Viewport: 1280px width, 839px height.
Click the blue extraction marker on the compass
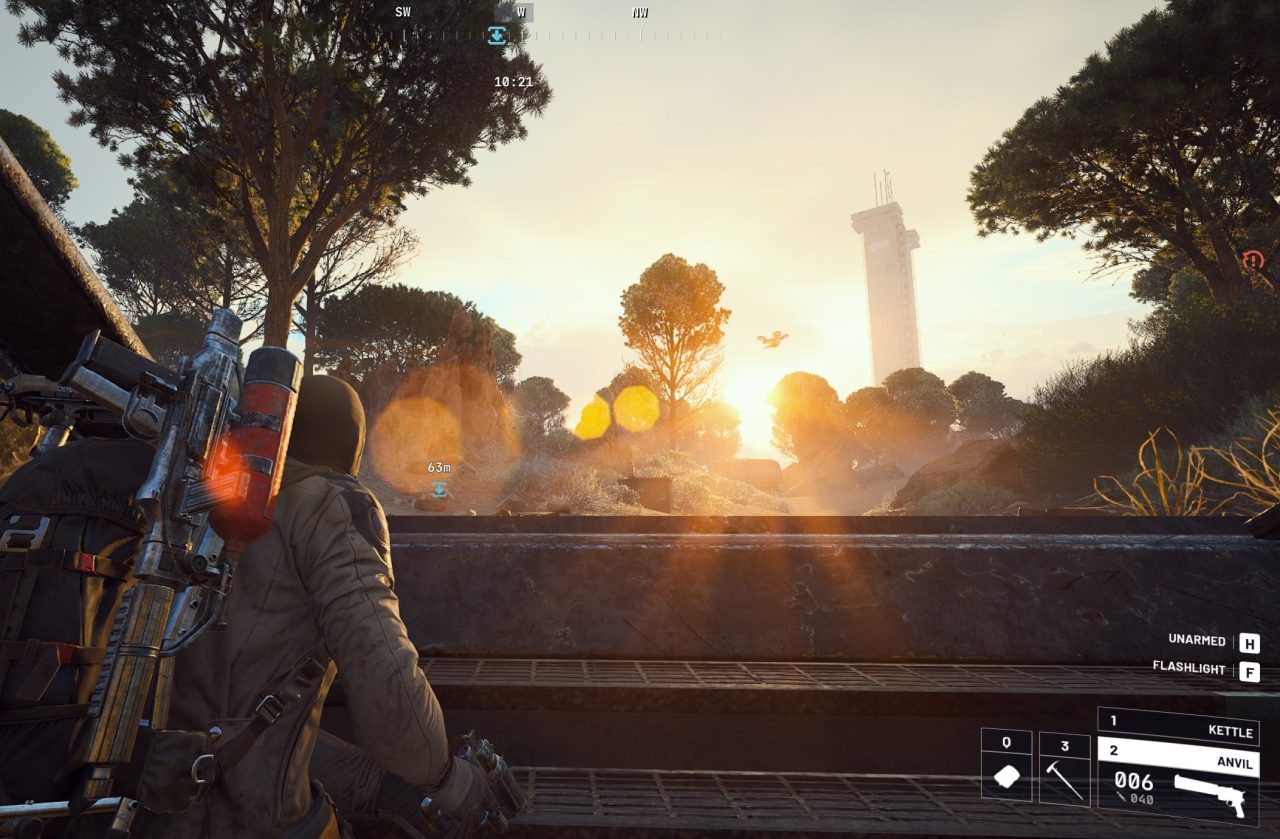(x=497, y=36)
